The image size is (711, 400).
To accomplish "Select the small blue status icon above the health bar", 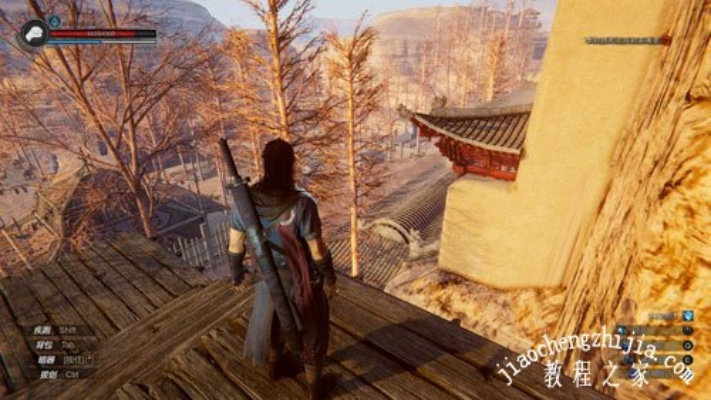I will tap(55, 20).
